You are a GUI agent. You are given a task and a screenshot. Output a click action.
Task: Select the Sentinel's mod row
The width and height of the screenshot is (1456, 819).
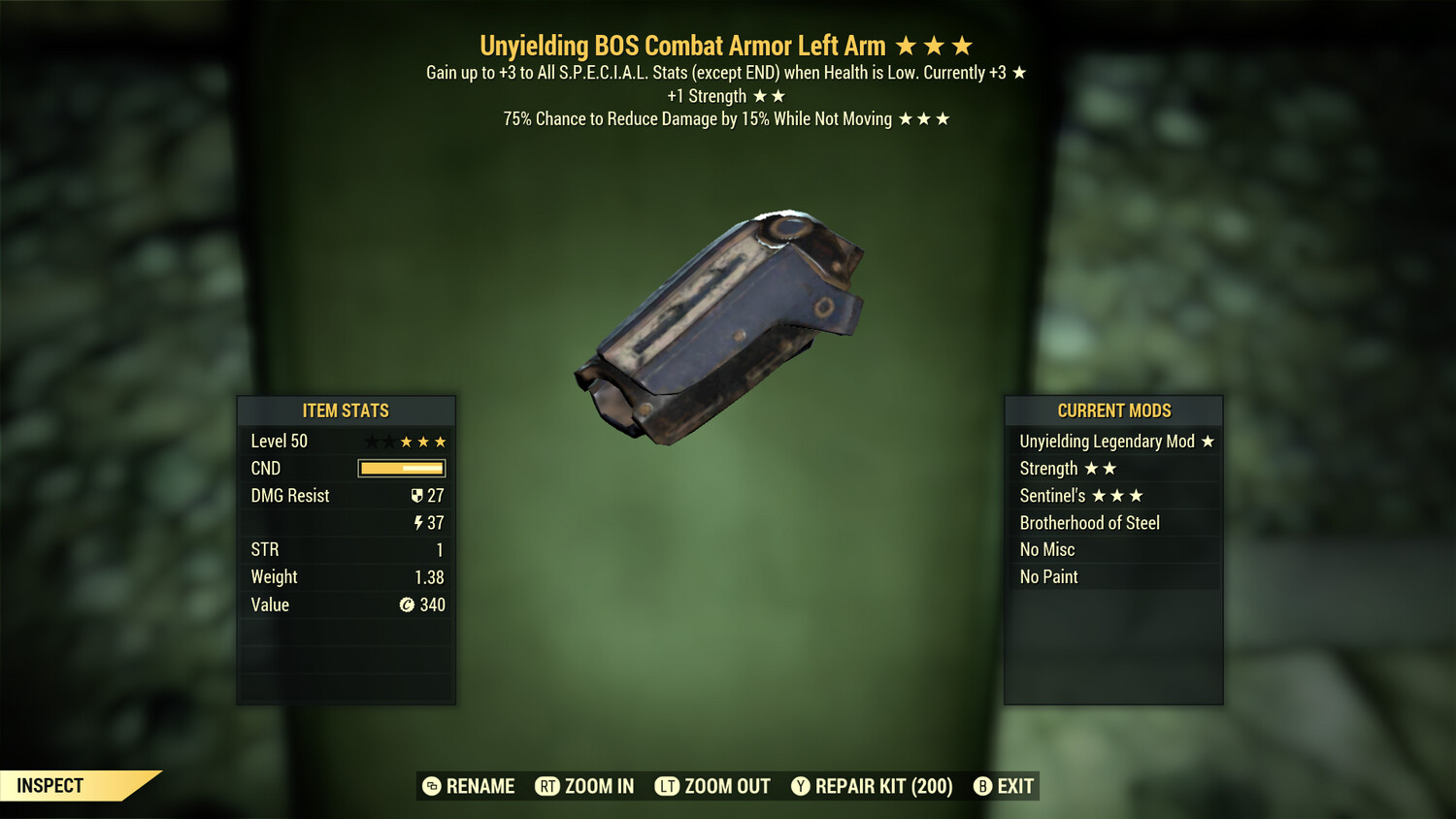click(x=1113, y=496)
